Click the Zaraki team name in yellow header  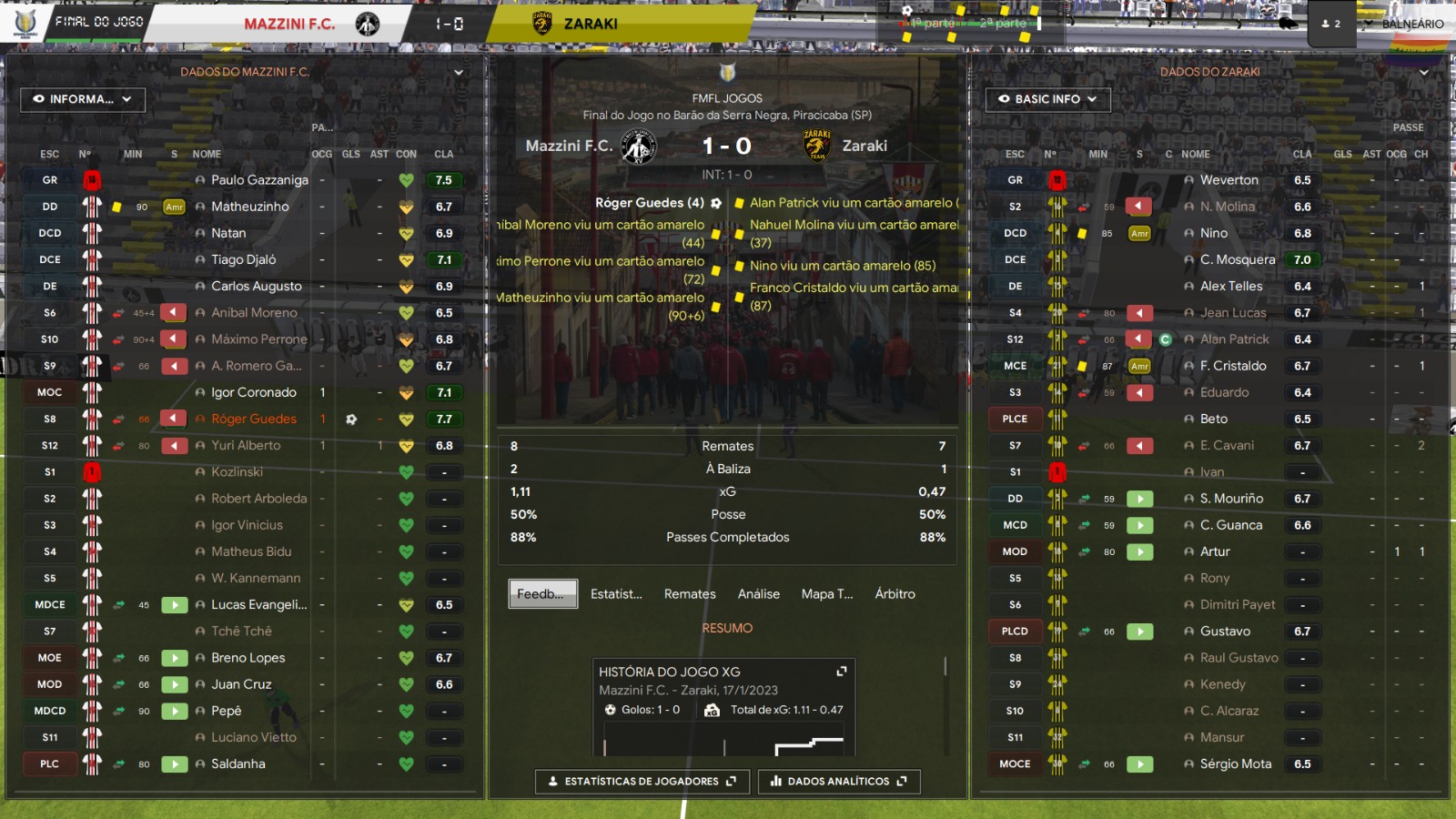coord(591,24)
